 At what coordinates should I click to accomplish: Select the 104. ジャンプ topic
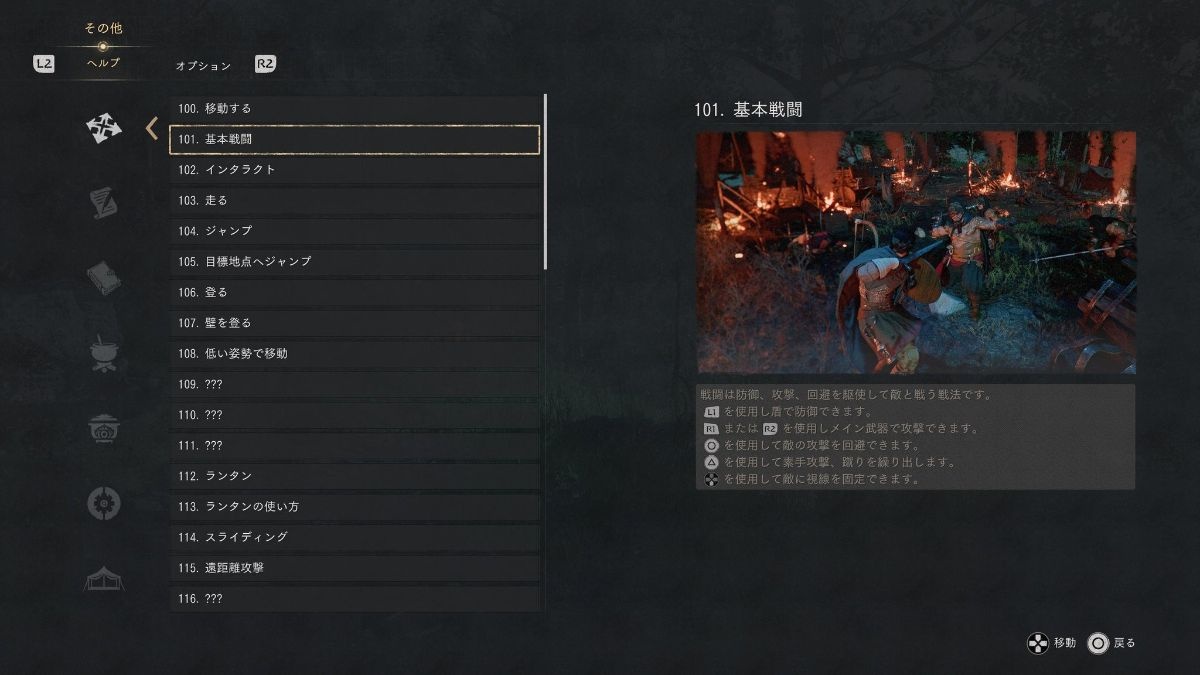[x=354, y=231]
